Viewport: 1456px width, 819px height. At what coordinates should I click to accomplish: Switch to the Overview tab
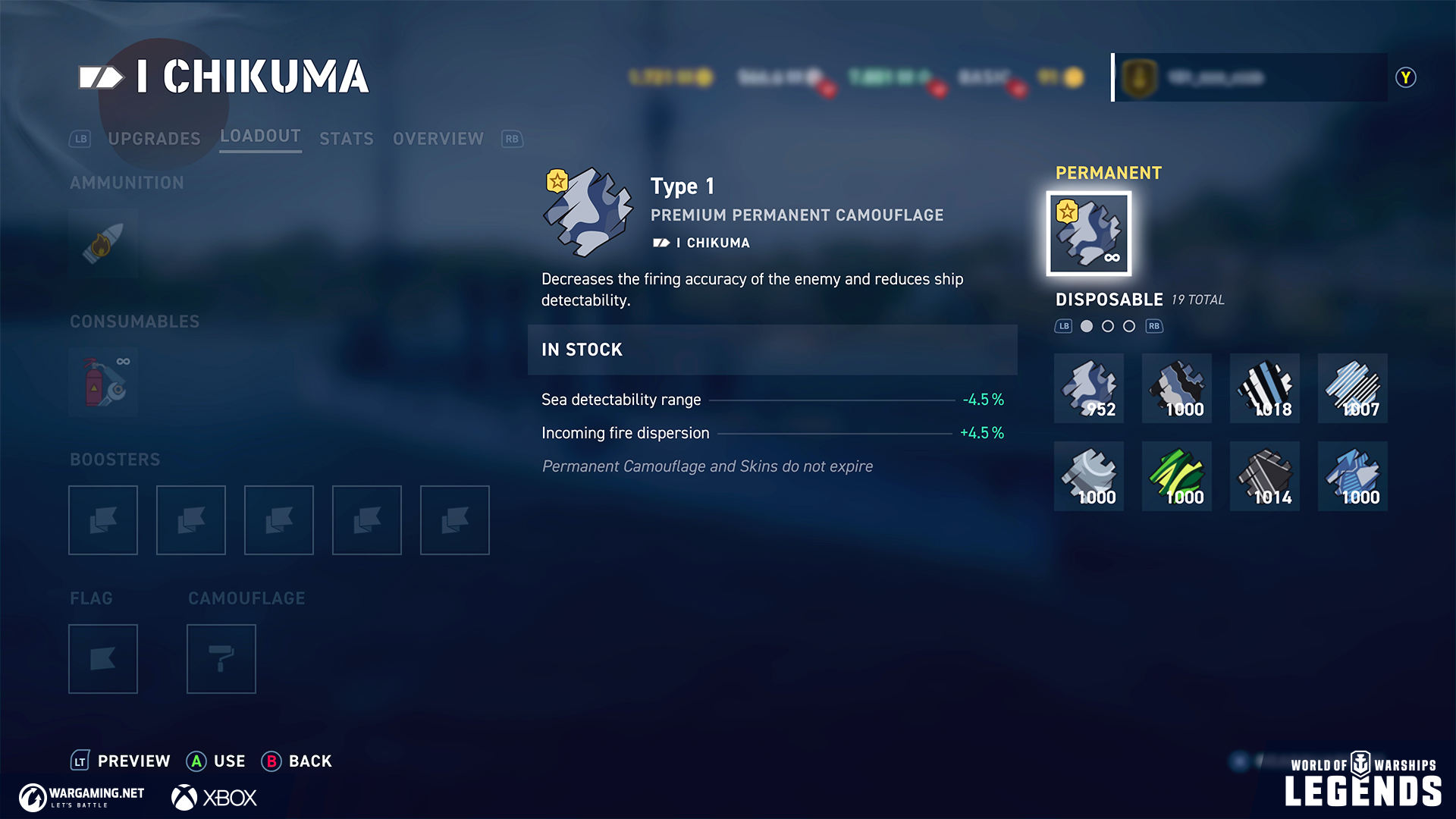pyautogui.click(x=438, y=139)
